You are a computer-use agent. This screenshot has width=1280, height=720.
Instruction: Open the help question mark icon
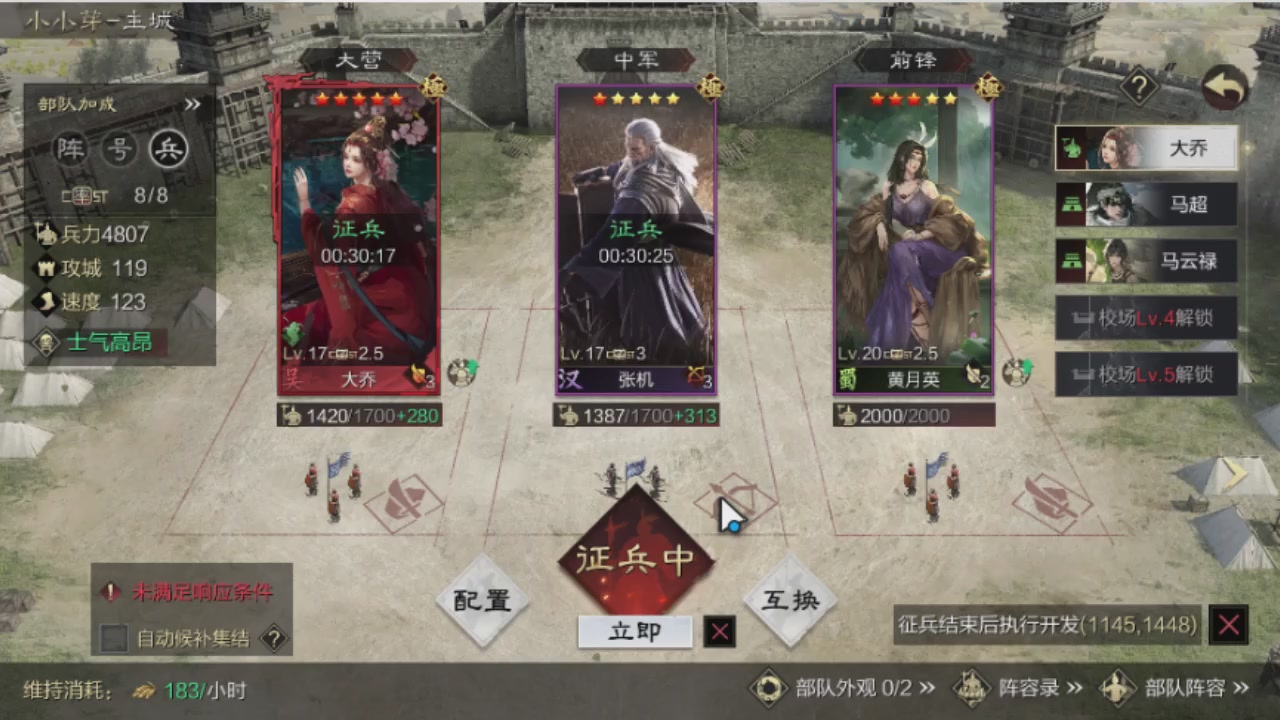[x=1139, y=88]
